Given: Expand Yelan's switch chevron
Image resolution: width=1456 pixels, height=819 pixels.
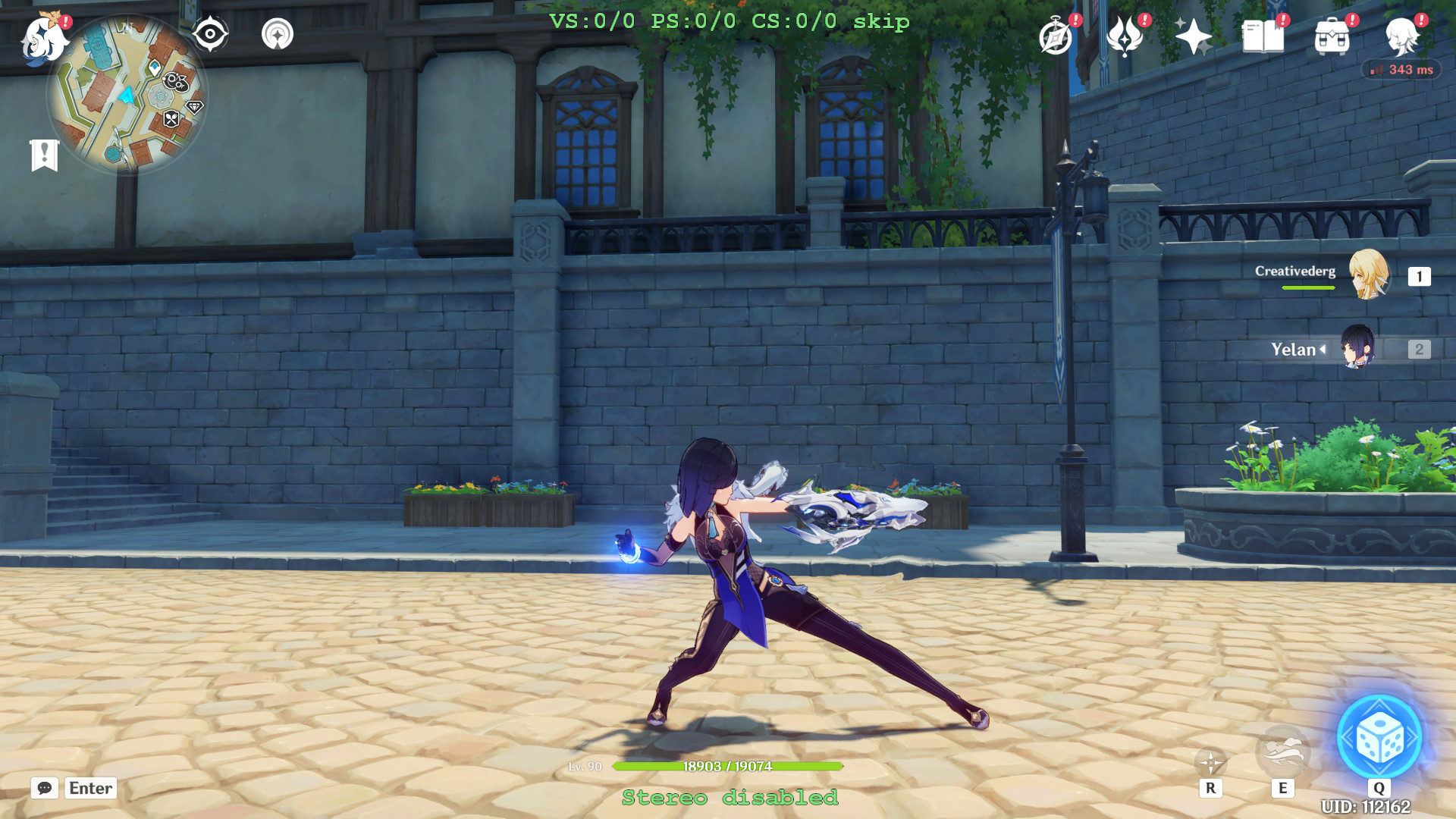Looking at the screenshot, I should (x=1323, y=350).
